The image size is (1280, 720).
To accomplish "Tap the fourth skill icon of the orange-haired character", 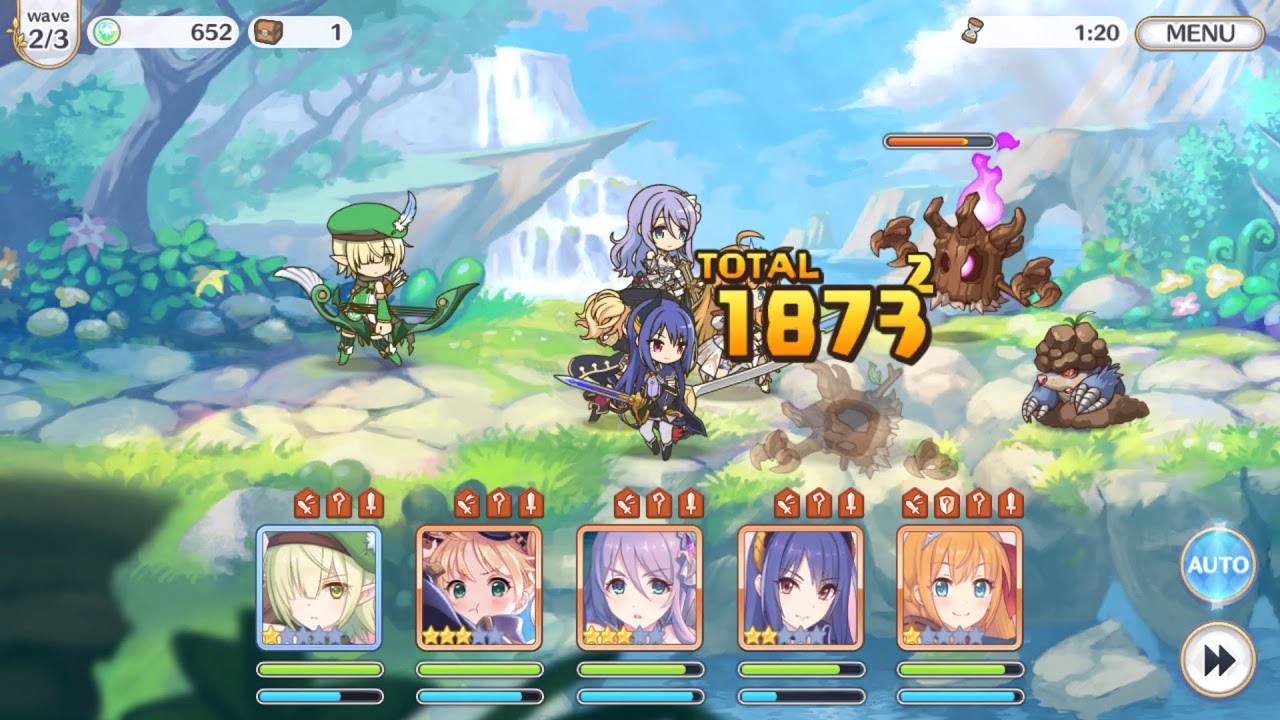I will (1009, 501).
